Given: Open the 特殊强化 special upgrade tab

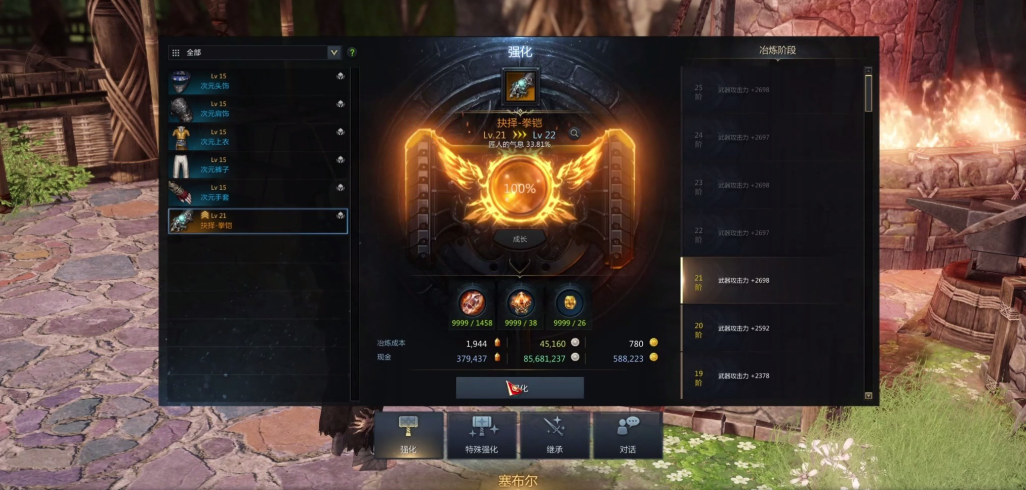Looking at the screenshot, I should pyautogui.click(x=483, y=435).
